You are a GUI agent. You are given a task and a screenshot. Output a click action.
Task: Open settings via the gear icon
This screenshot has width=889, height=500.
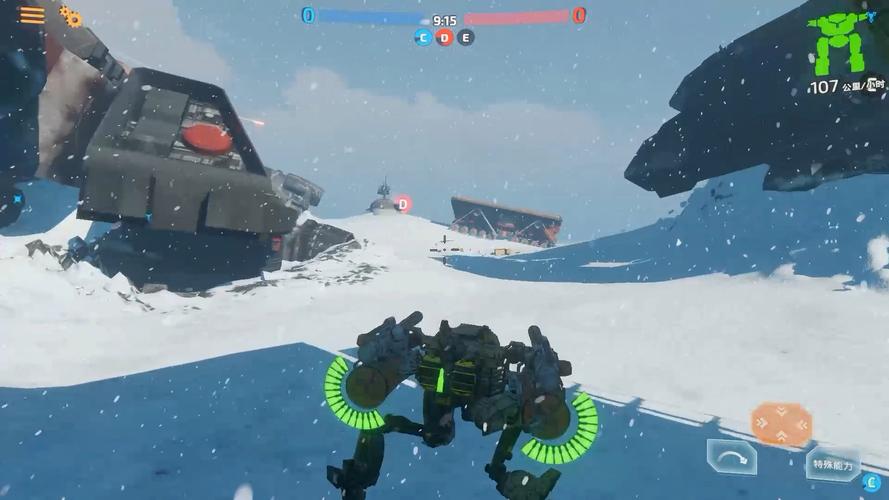71,16
